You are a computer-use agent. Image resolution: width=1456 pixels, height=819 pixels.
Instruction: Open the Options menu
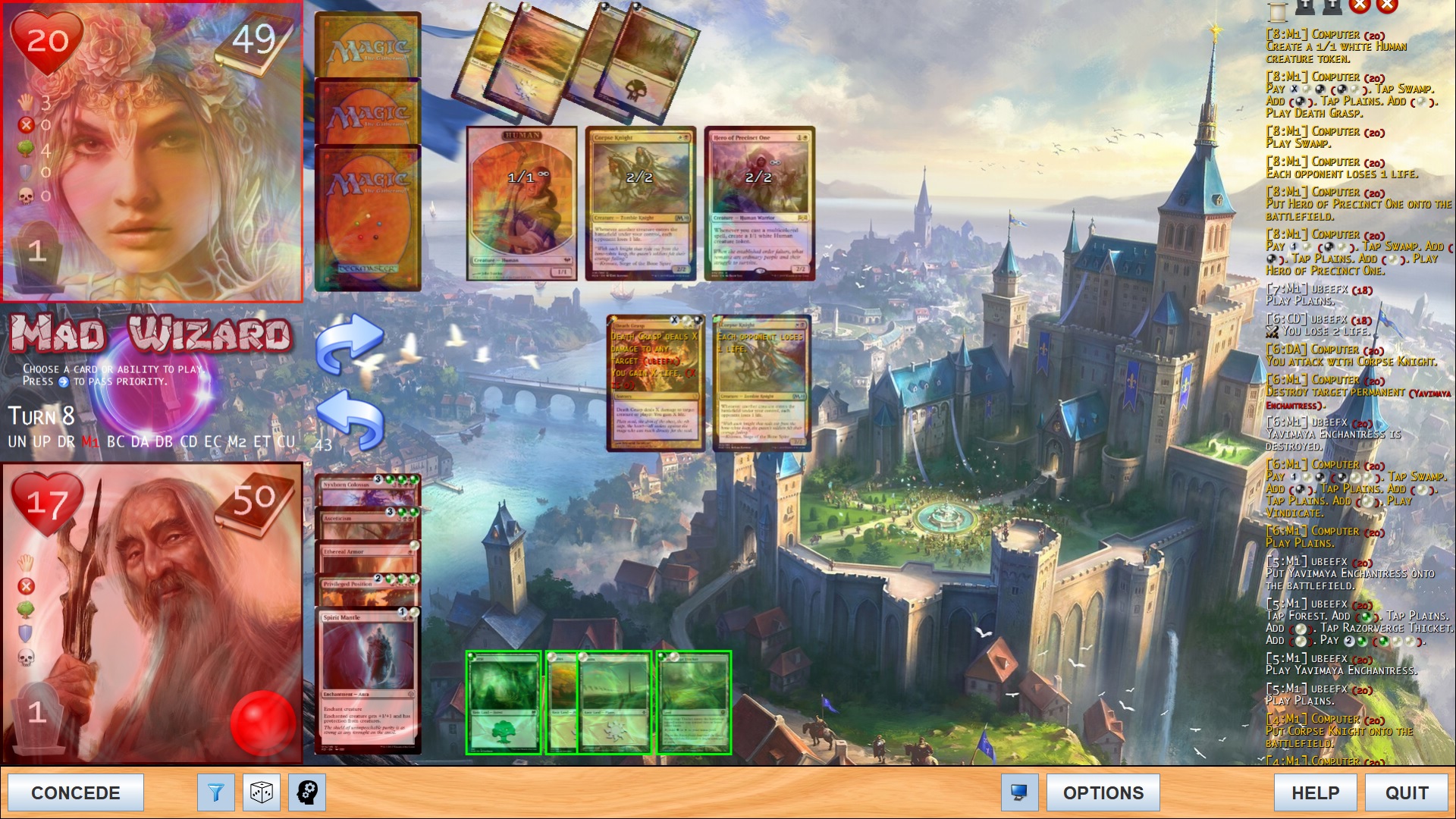(1103, 792)
